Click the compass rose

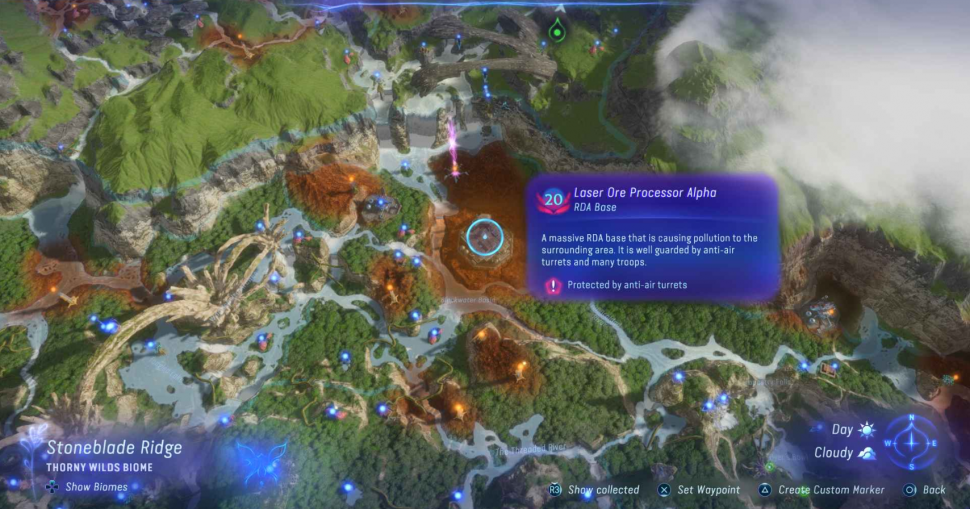[x=912, y=440]
